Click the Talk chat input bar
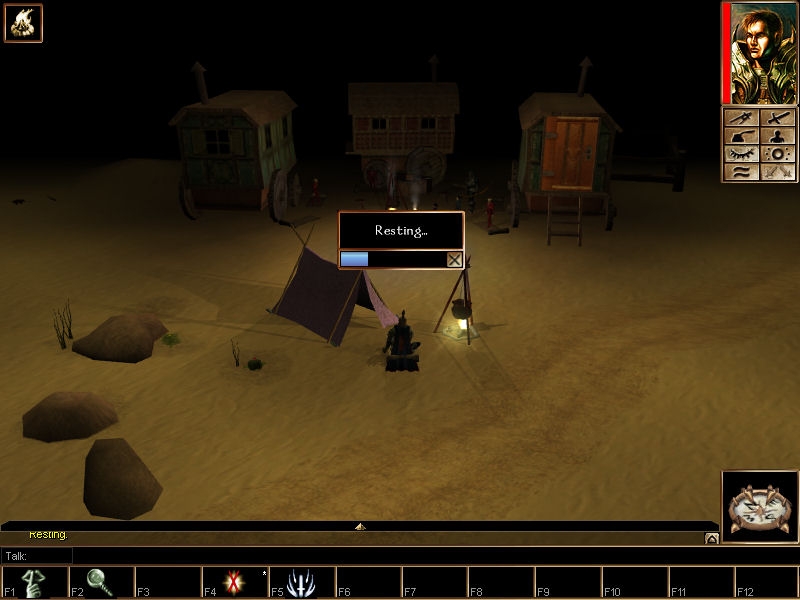Screen dimensions: 800x600 point(390,555)
